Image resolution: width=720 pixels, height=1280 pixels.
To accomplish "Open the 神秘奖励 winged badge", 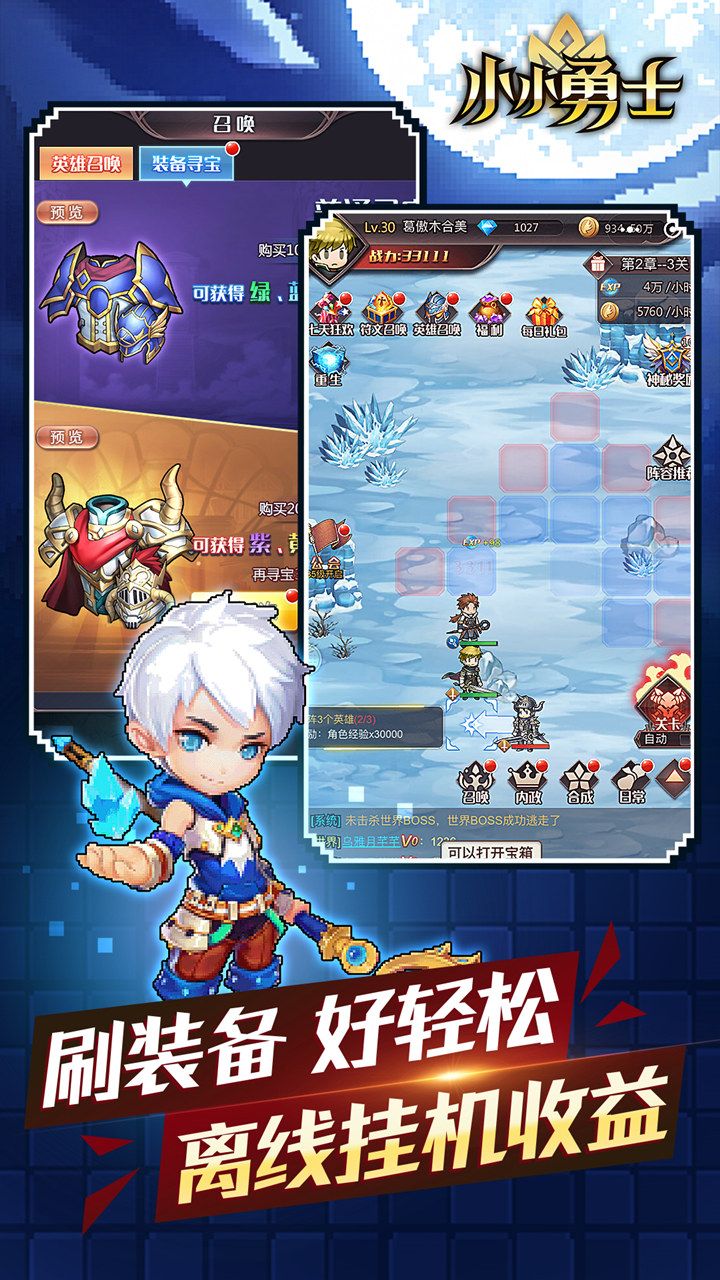I will coord(668,360).
